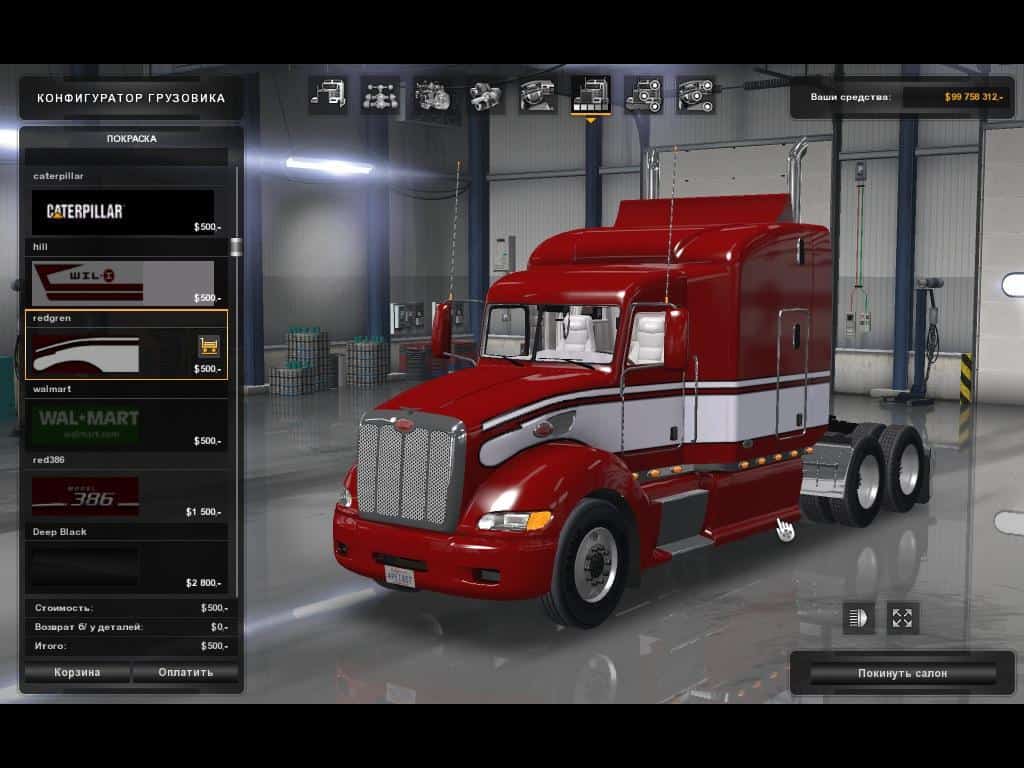Image resolution: width=1024 pixels, height=768 pixels.
Task: Click the Оплатить pay button
Action: coord(186,672)
